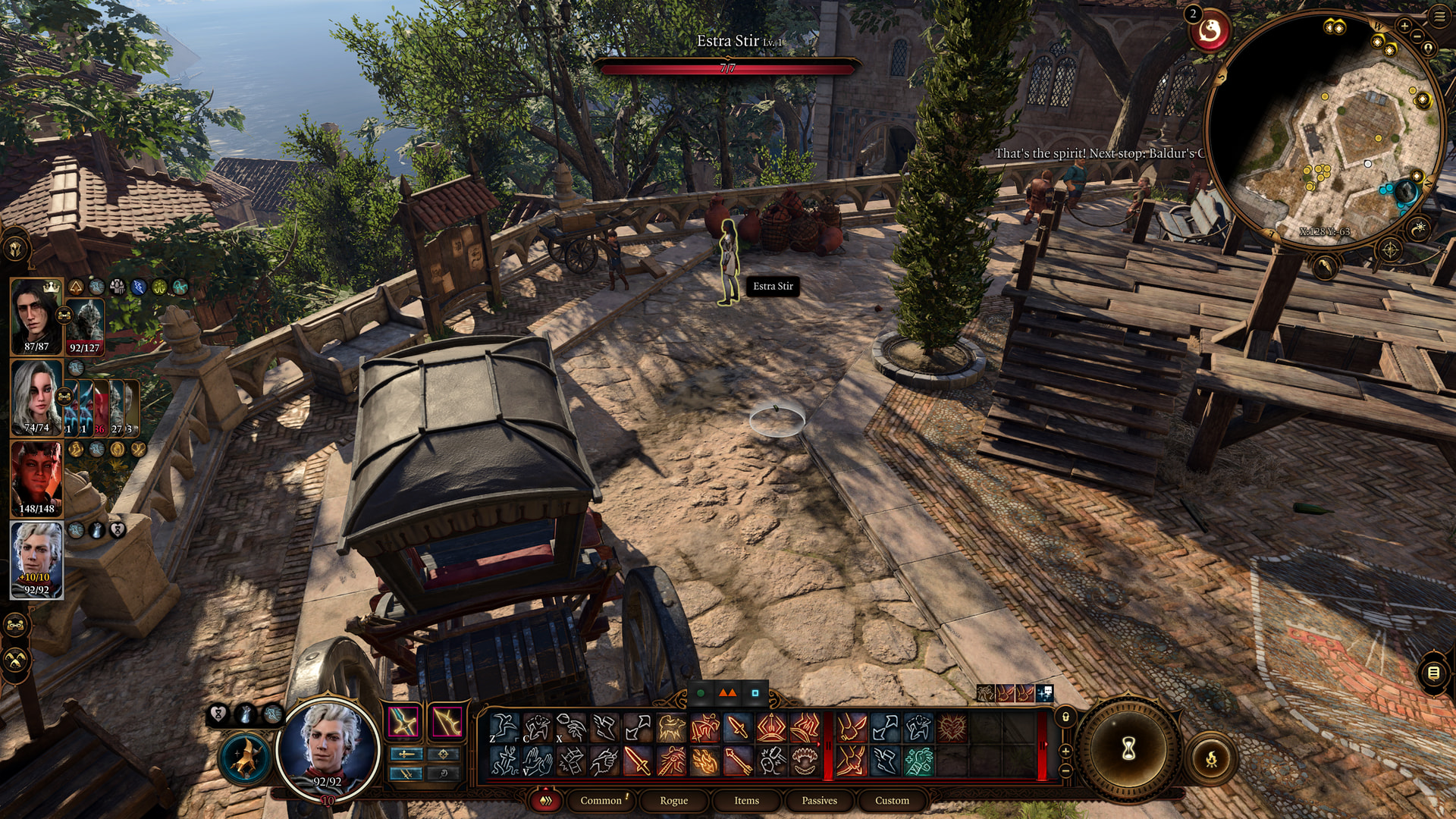1456x819 pixels.
Task: Select the dark-haired crowned character portrait
Action: pyautogui.click(x=36, y=316)
